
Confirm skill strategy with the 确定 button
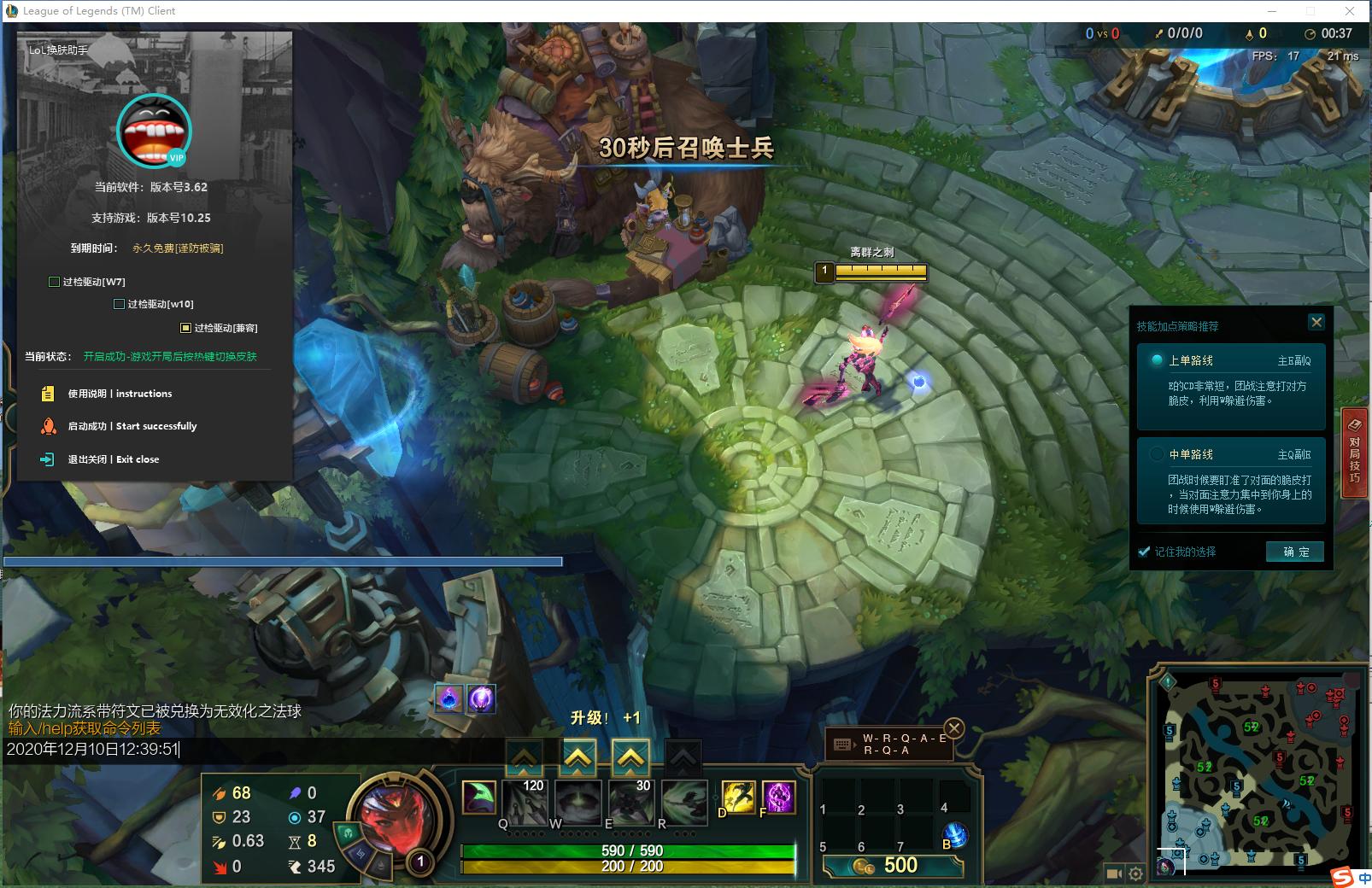click(1294, 552)
